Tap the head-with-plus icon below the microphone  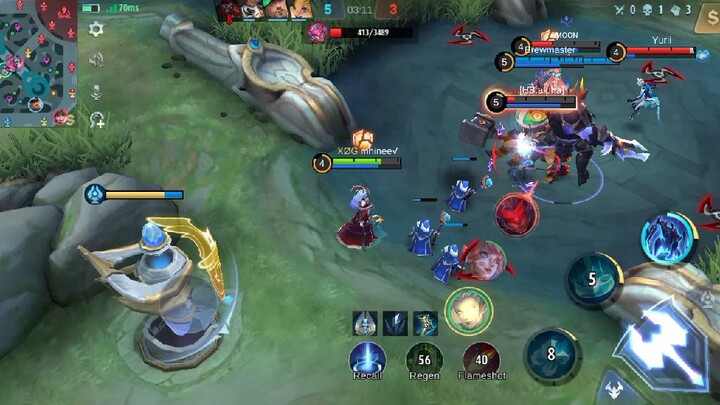97,120
